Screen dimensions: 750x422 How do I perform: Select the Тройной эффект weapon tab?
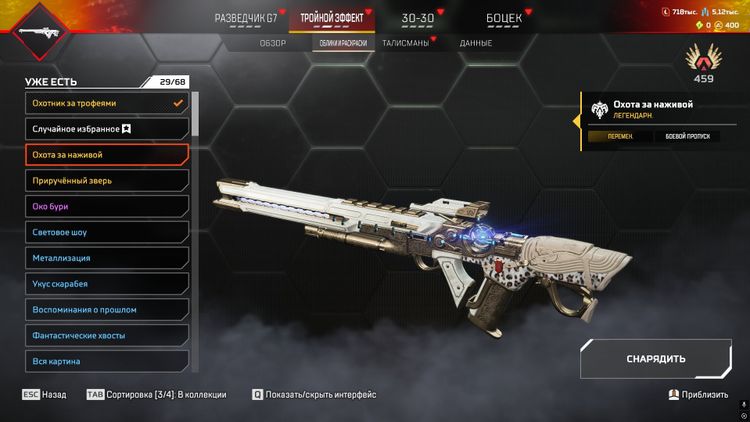[333, 18]
